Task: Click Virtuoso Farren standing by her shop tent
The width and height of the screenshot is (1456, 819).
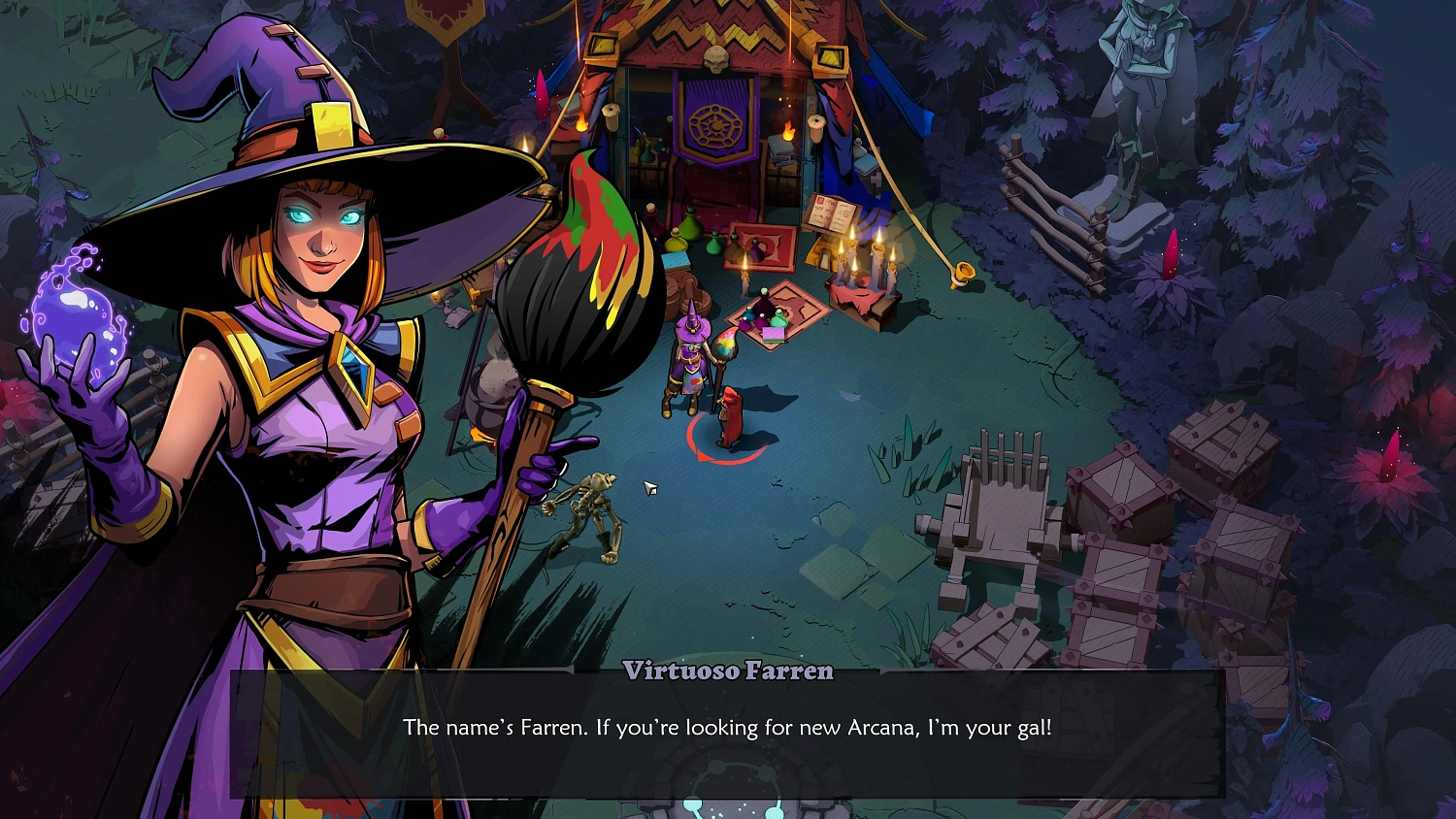Action: click(x=689, y=364)
